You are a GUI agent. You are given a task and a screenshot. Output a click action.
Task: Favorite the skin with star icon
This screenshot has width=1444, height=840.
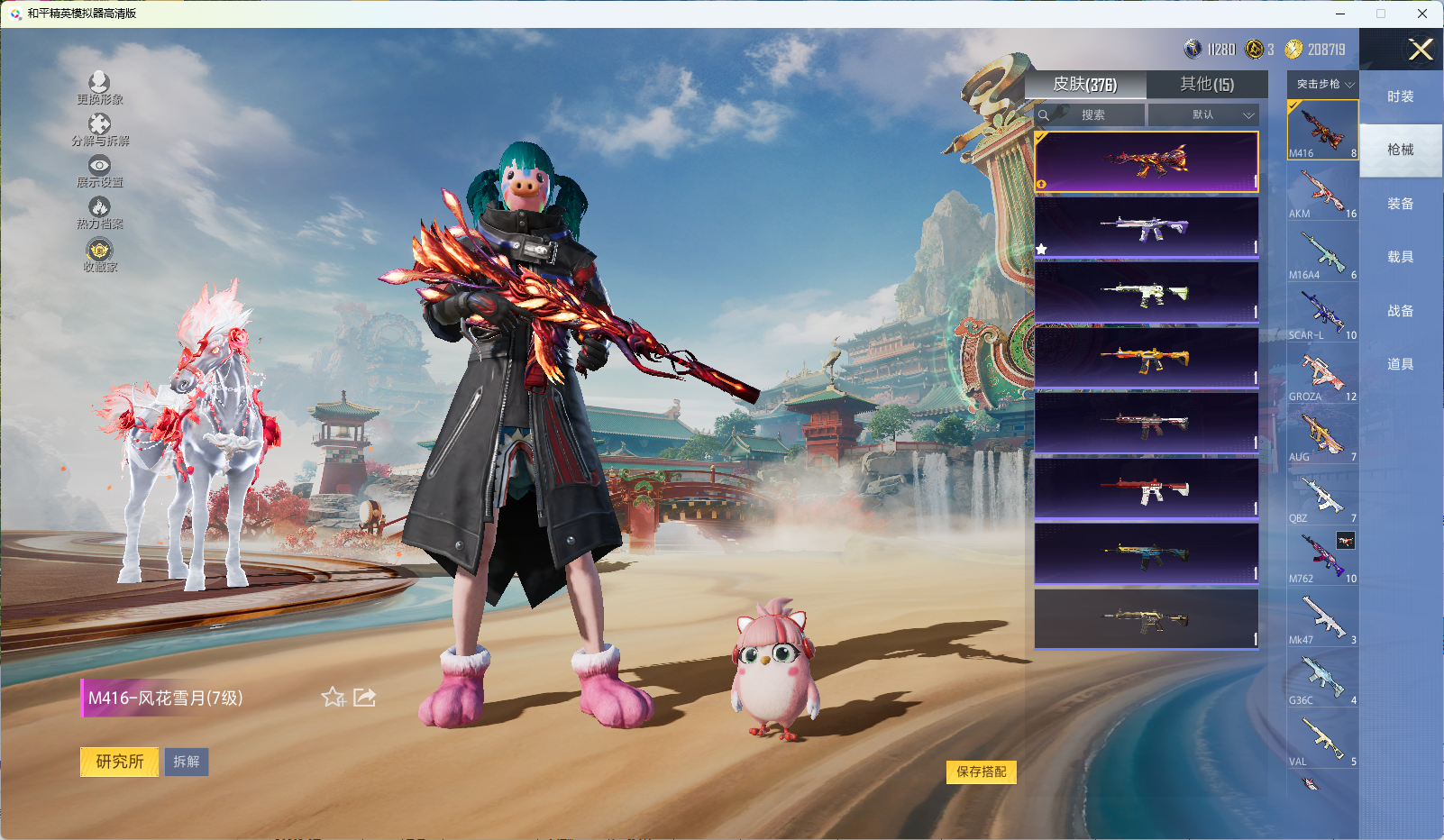334,697
